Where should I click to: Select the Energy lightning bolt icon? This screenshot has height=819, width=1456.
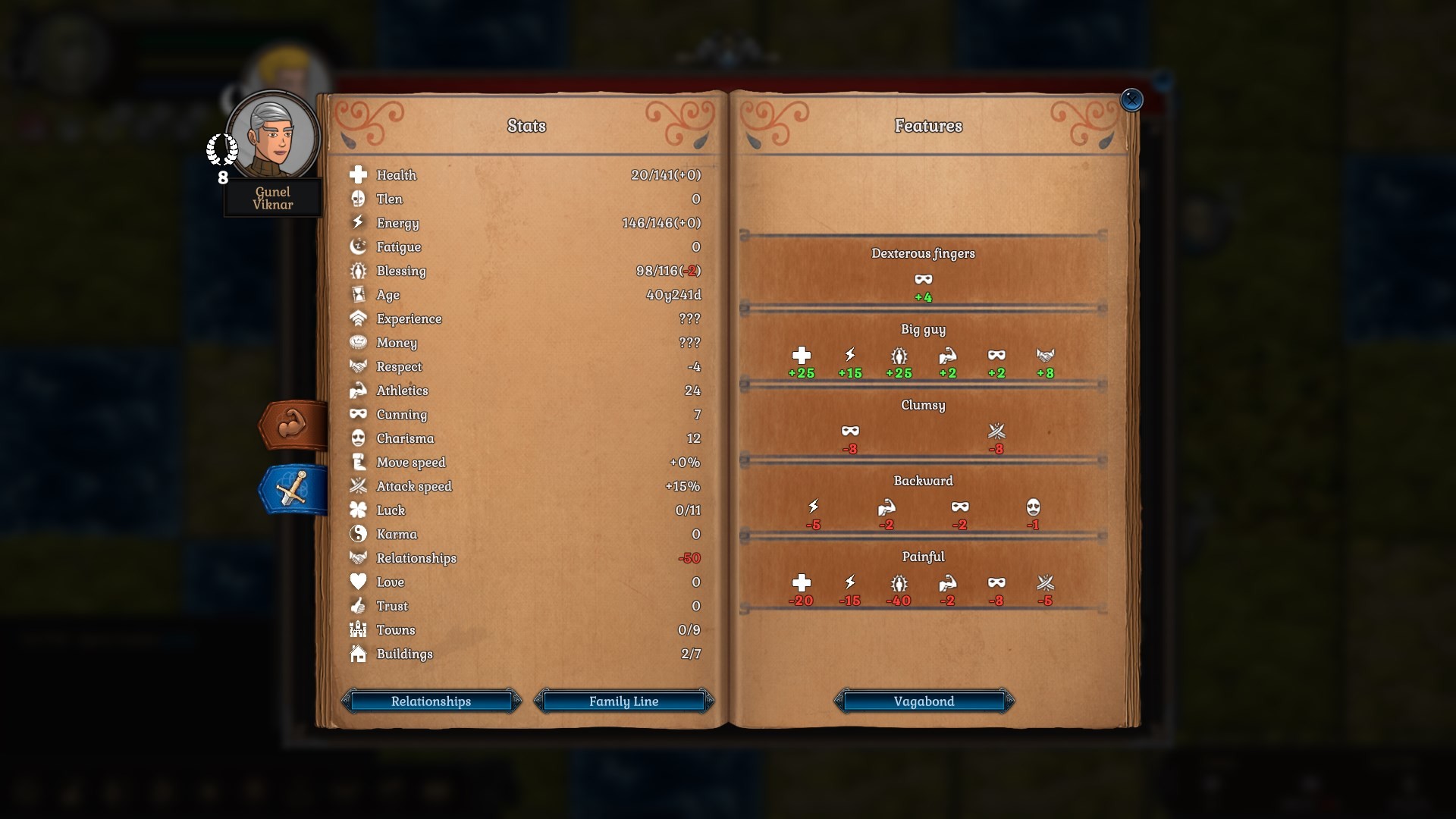pyautogui.click(x=358, y=222)
